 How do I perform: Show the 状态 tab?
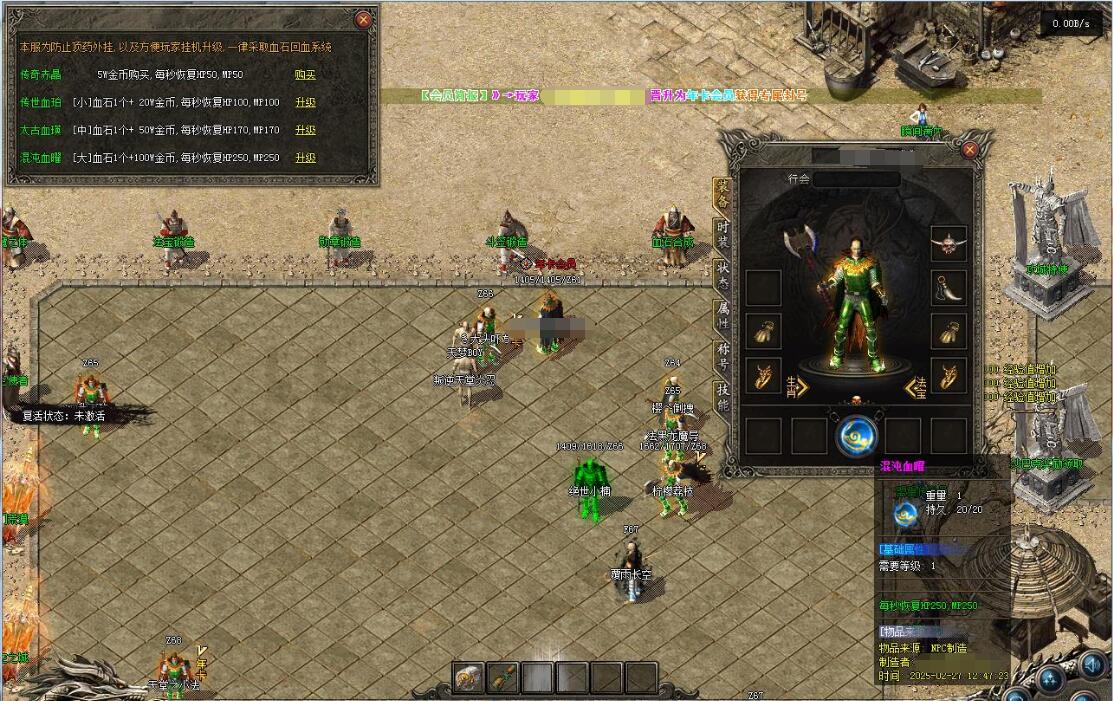(x=722, y=274)
